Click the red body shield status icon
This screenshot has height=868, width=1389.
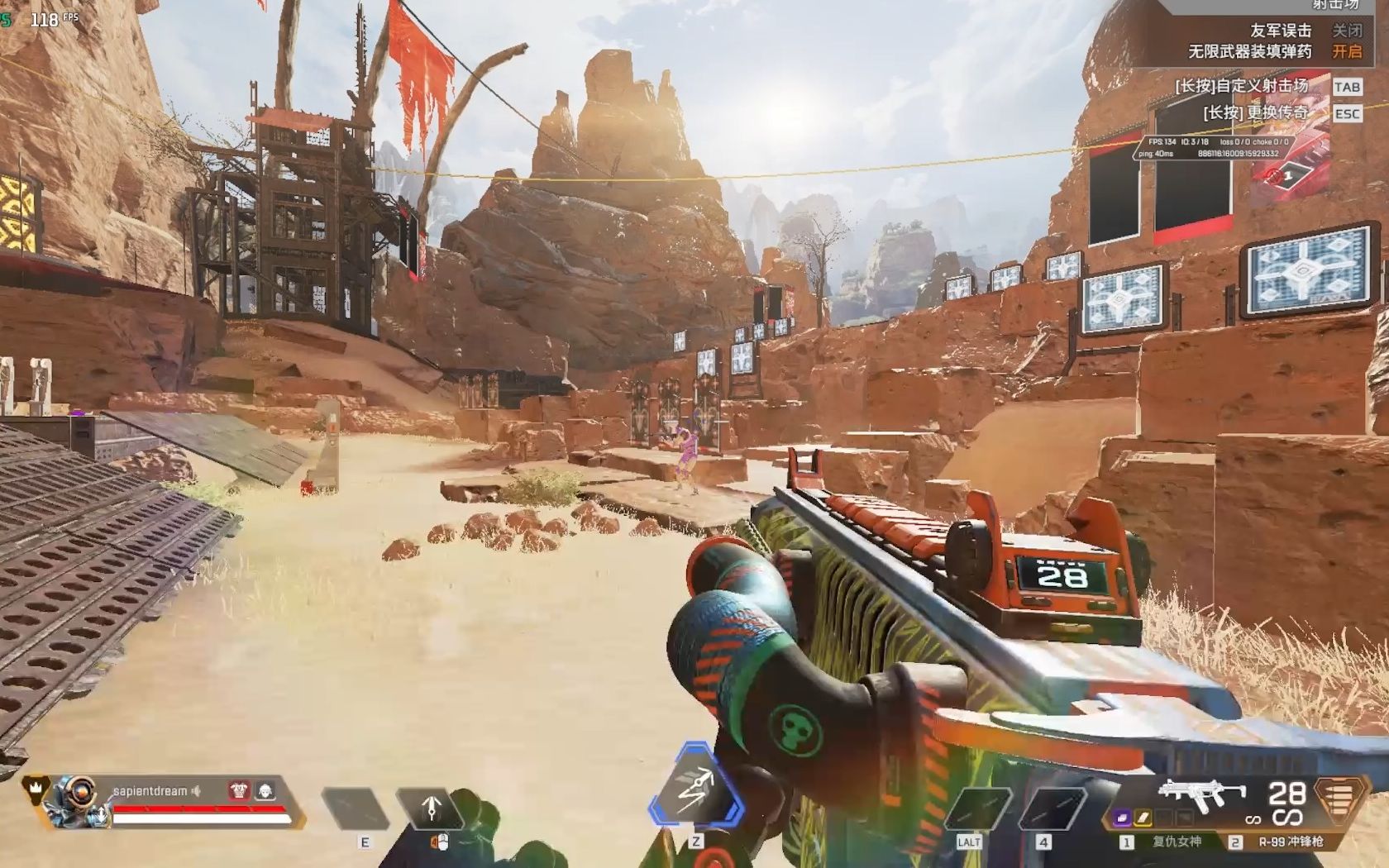[x=239, y=790]
